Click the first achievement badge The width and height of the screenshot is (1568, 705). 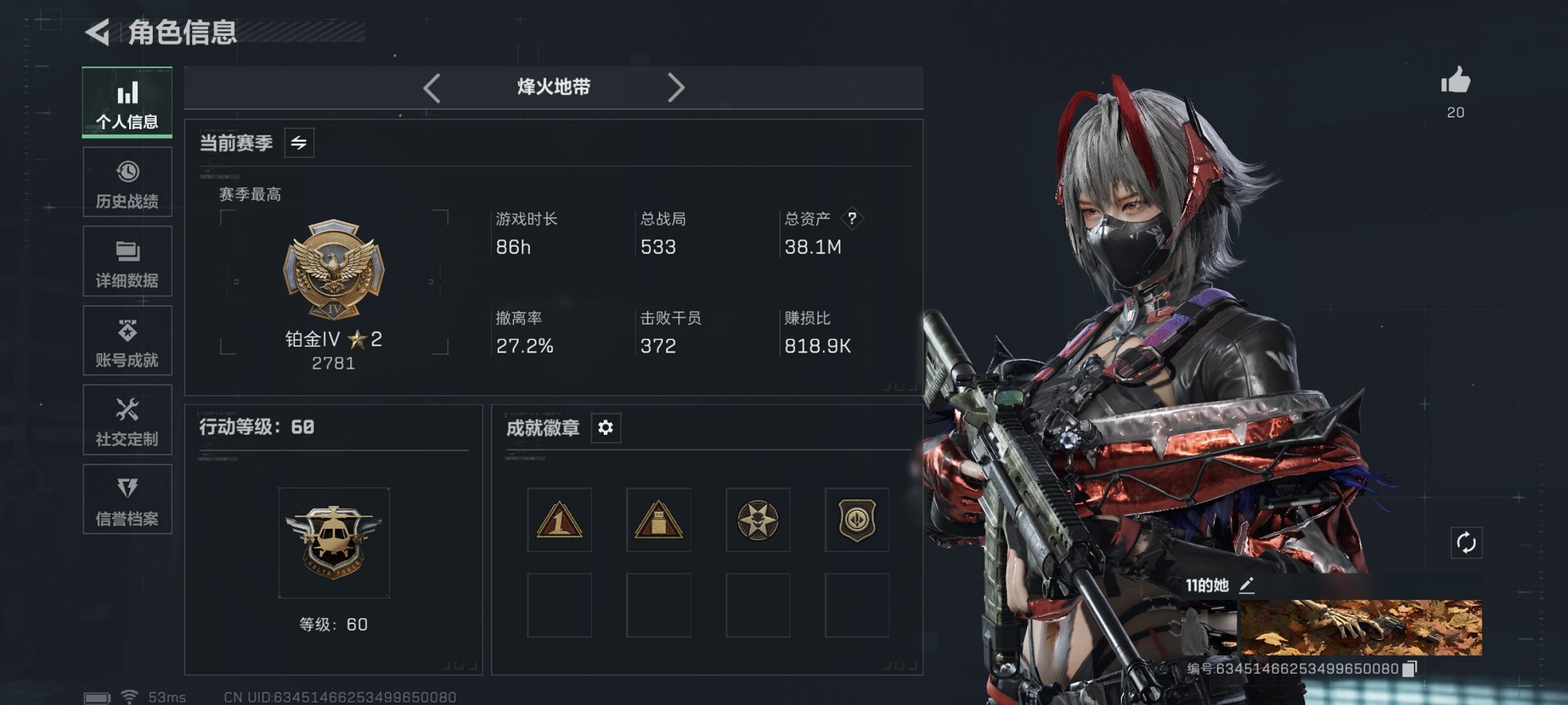pyautogui.click(x=560, y=520)
